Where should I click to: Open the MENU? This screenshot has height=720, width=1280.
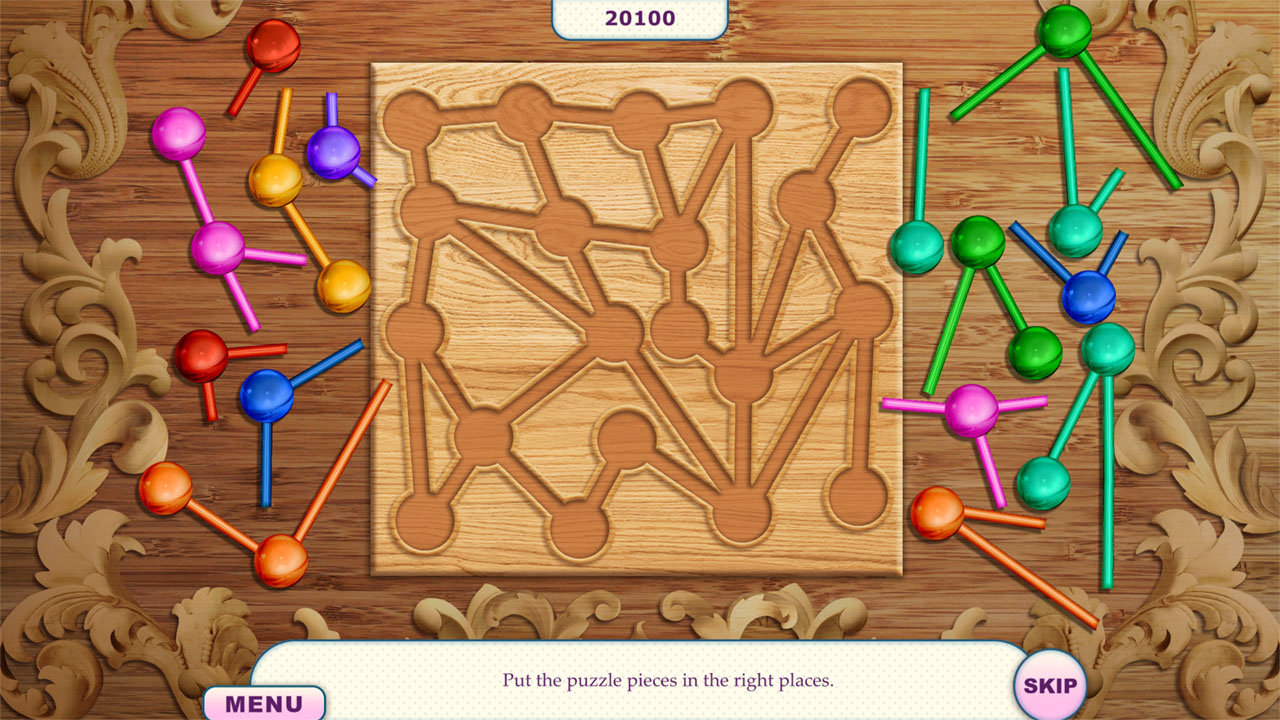pos(263,701)
